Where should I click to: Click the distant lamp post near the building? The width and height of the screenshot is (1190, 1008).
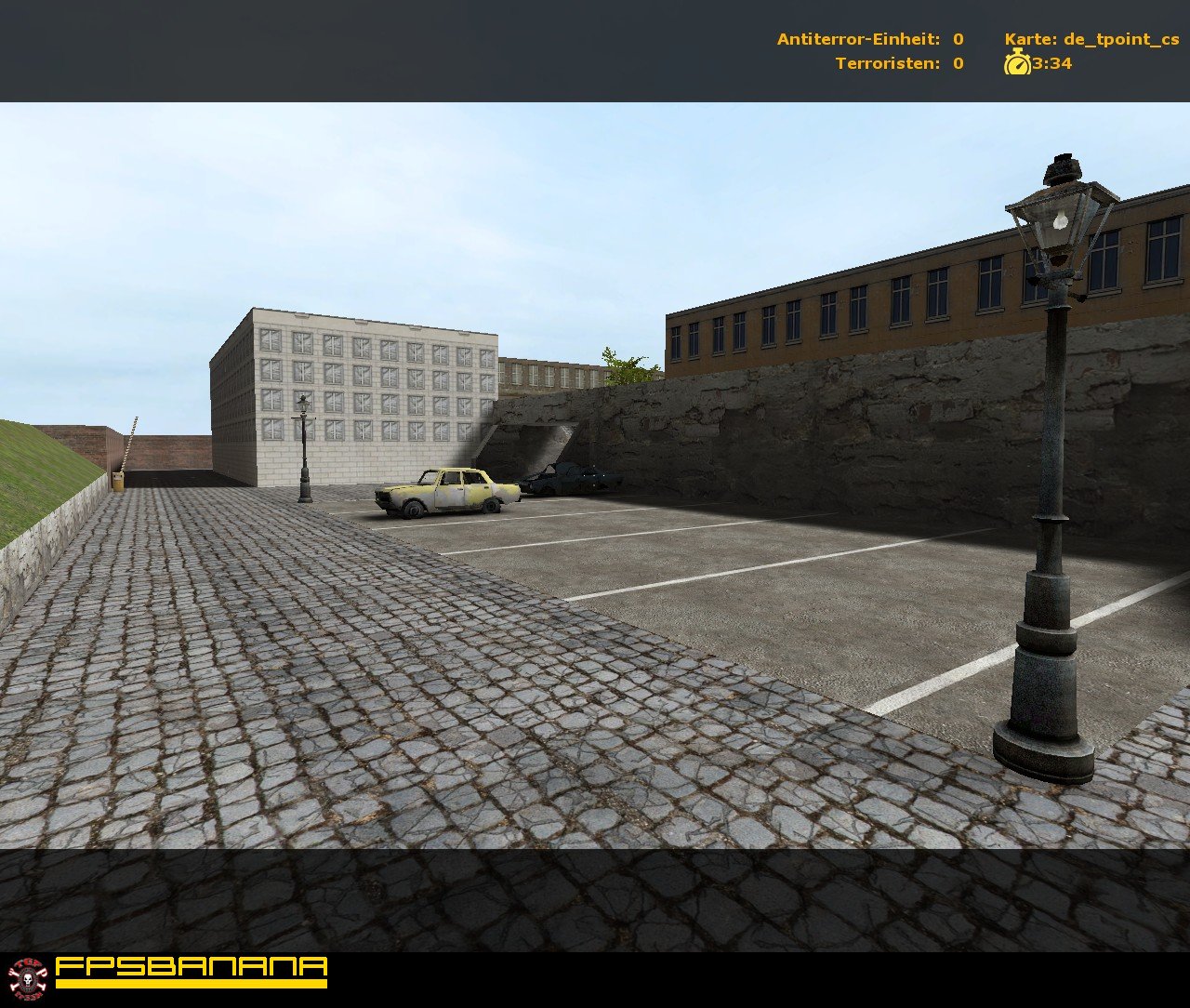coord(303,446)
